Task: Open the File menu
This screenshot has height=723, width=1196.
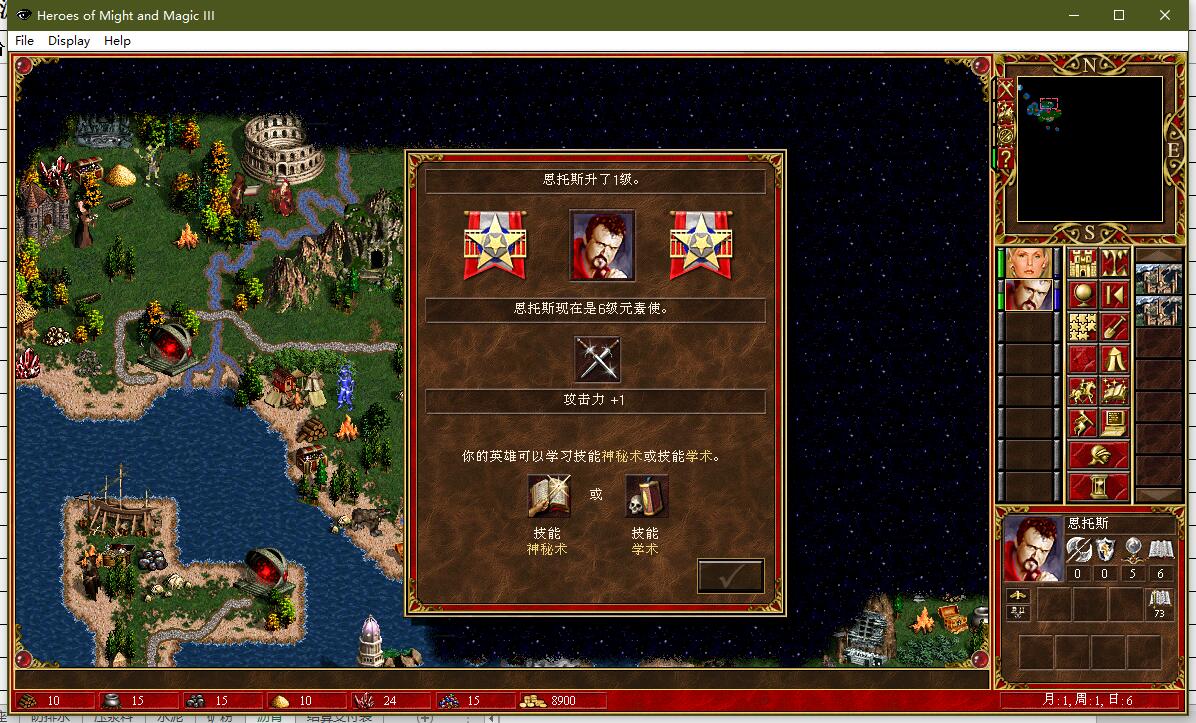Action: (x=25, y=41)
